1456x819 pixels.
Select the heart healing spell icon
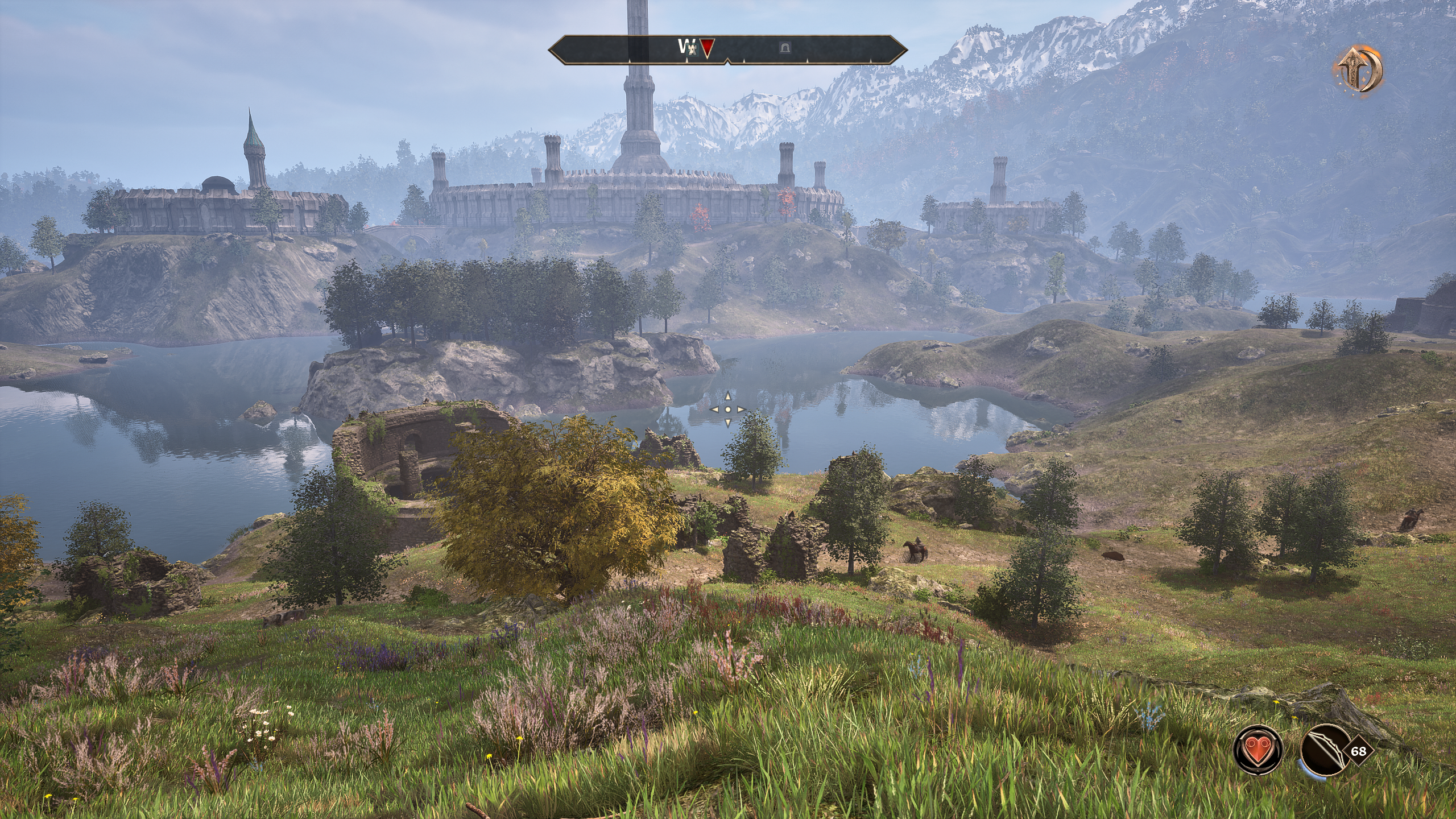pos(1258,751)
